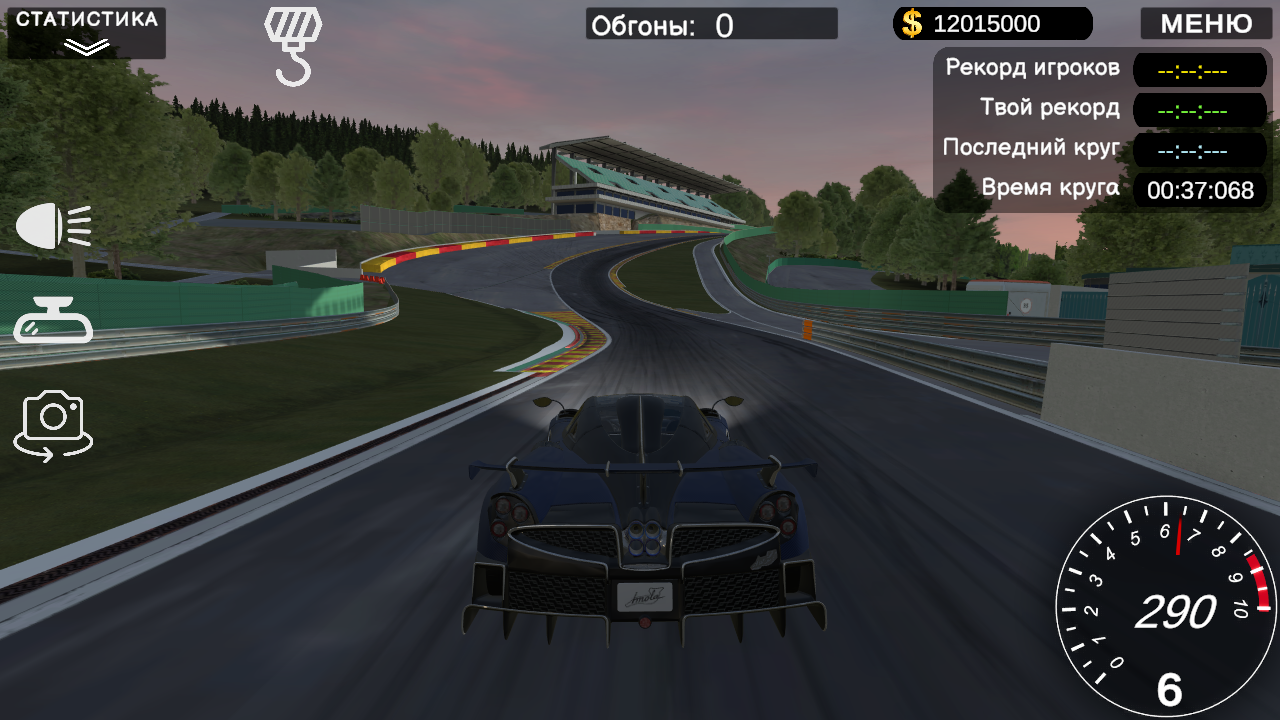Screen dimensions: 1280x720
Task: Tap the dollar sign money icon
Action: click(911, 23)
